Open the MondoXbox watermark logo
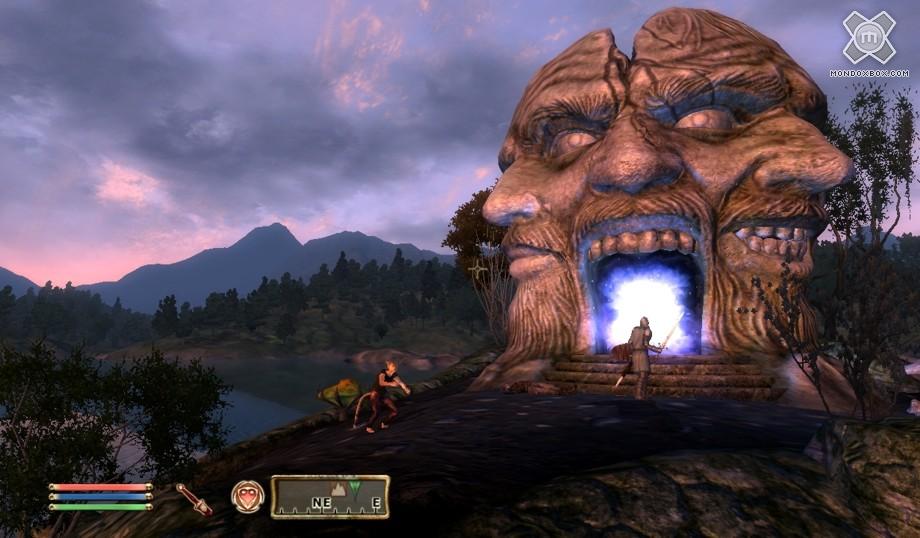 pyautogui.click(x=868, y=40)
